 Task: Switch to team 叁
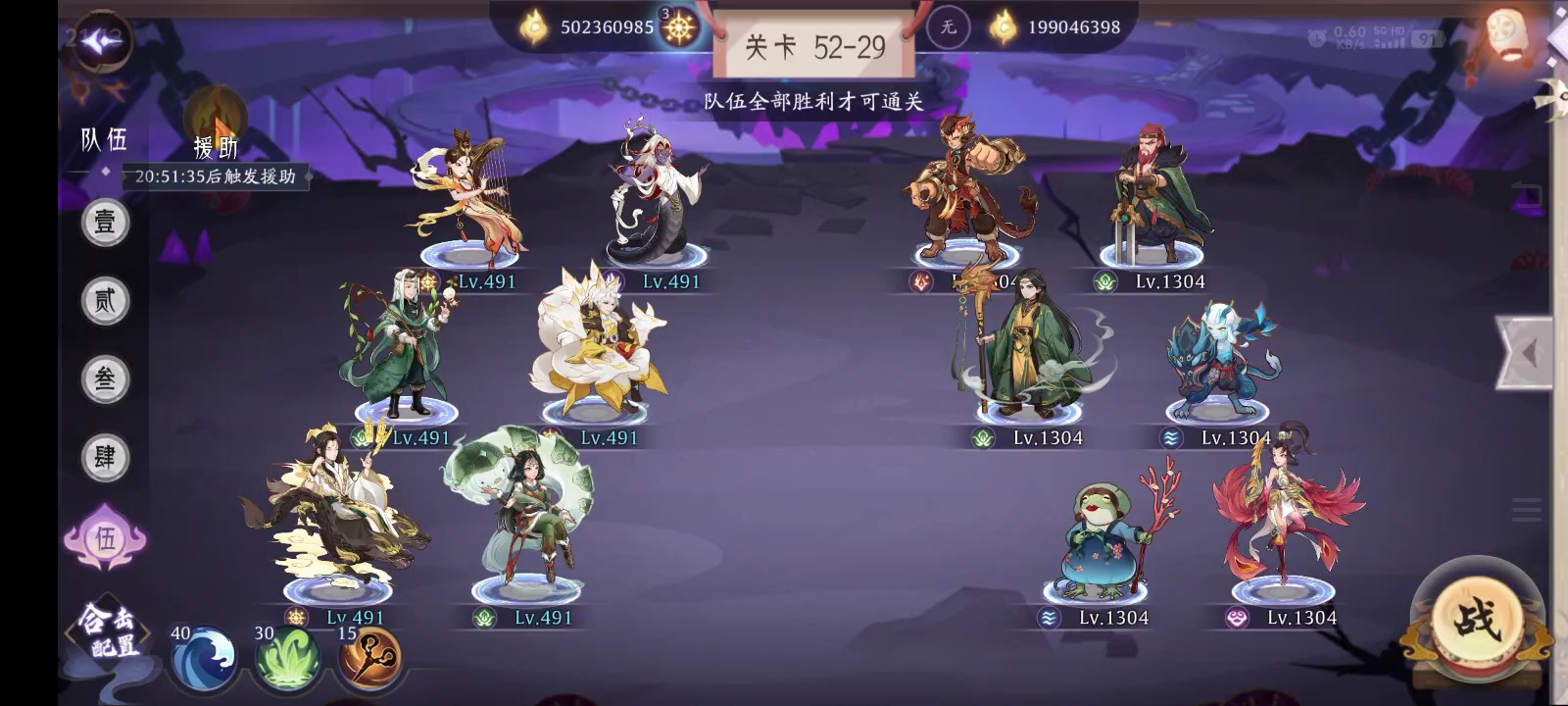pyautogui.click(x=105, y=378)
